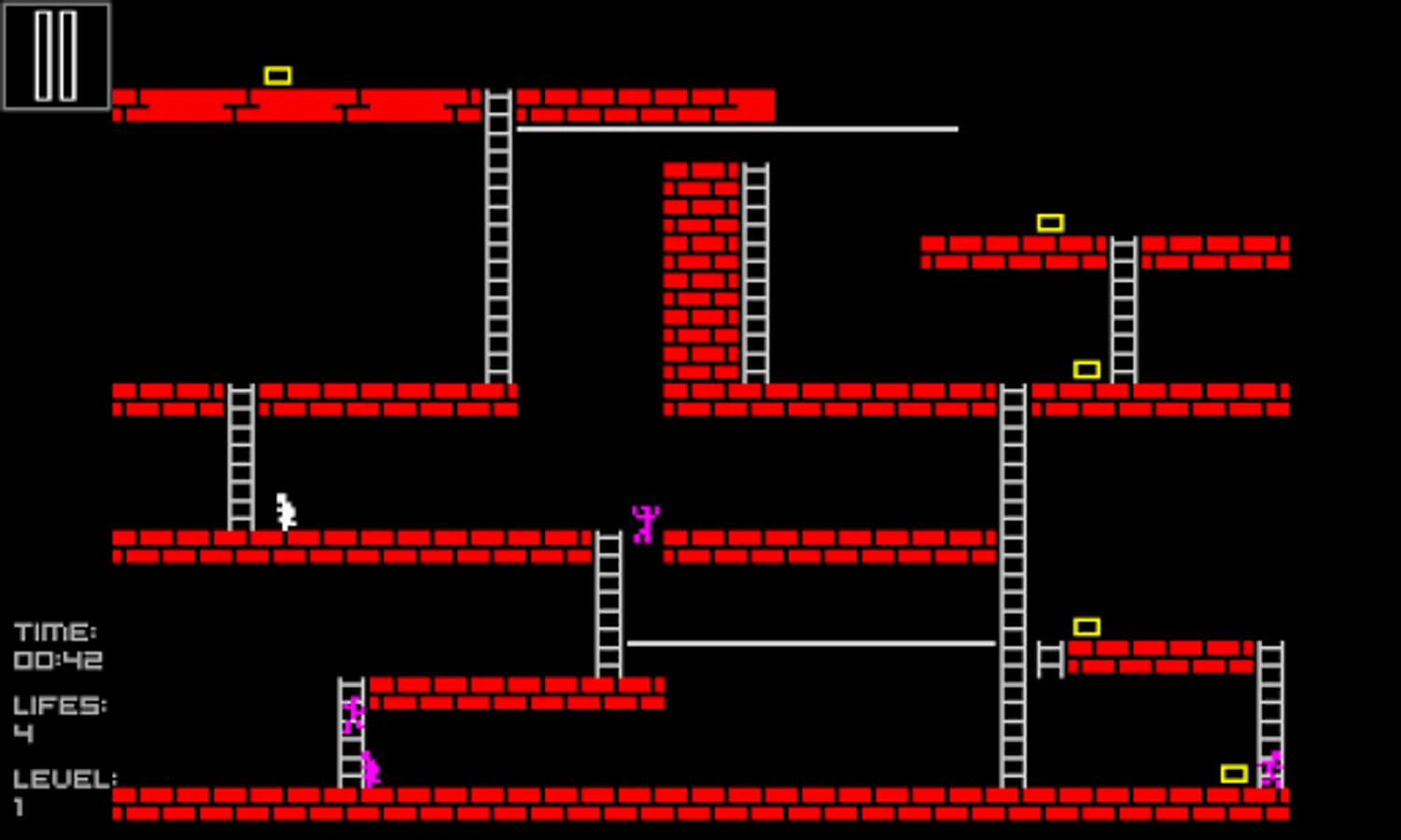
Task: Click the gold piece near the bottom-right corner
Action: (1236, 773)
